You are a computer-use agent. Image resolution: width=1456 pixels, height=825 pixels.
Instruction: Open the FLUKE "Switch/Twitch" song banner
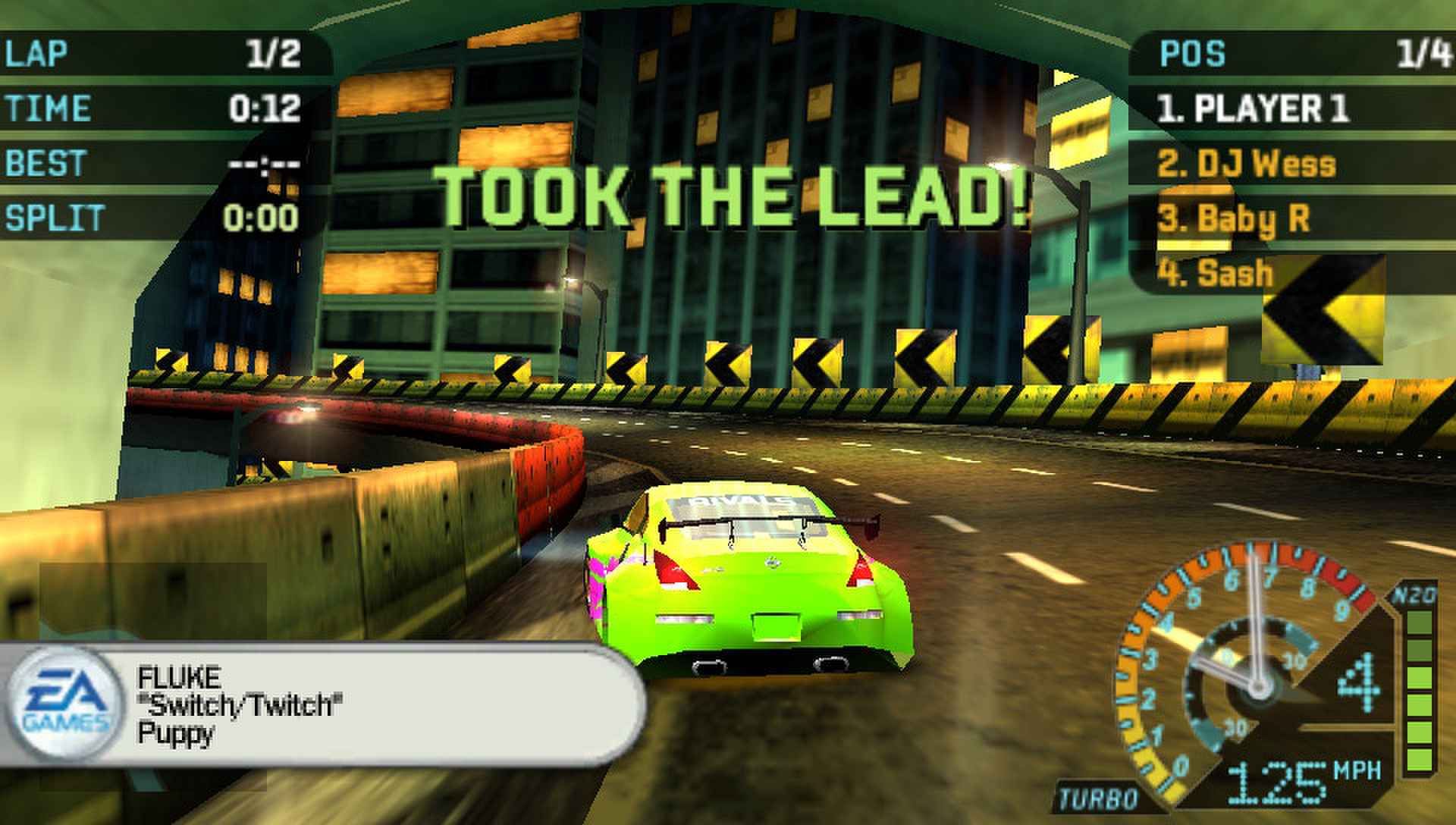coord(364,705)
